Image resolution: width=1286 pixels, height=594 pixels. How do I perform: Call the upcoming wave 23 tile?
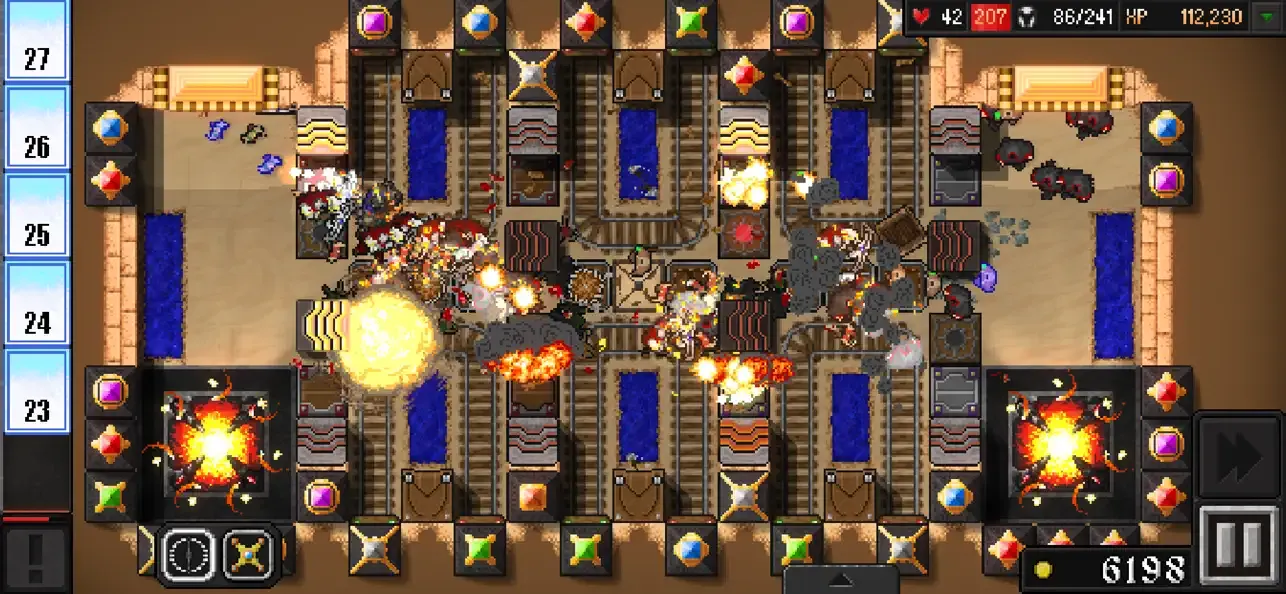click(x=37, y=392)
